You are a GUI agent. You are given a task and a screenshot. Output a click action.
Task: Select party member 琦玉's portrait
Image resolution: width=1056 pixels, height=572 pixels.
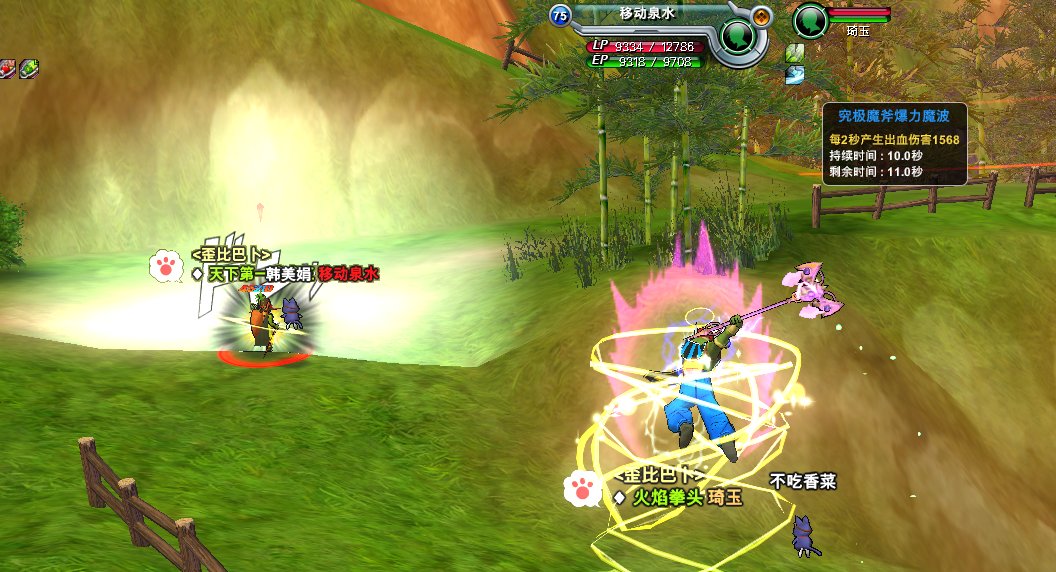[x=811, y=19]
